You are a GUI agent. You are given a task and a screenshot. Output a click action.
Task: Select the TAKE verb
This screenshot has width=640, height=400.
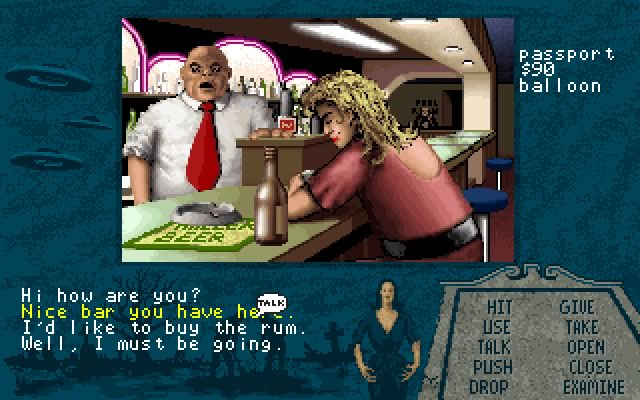click(579, 327)
